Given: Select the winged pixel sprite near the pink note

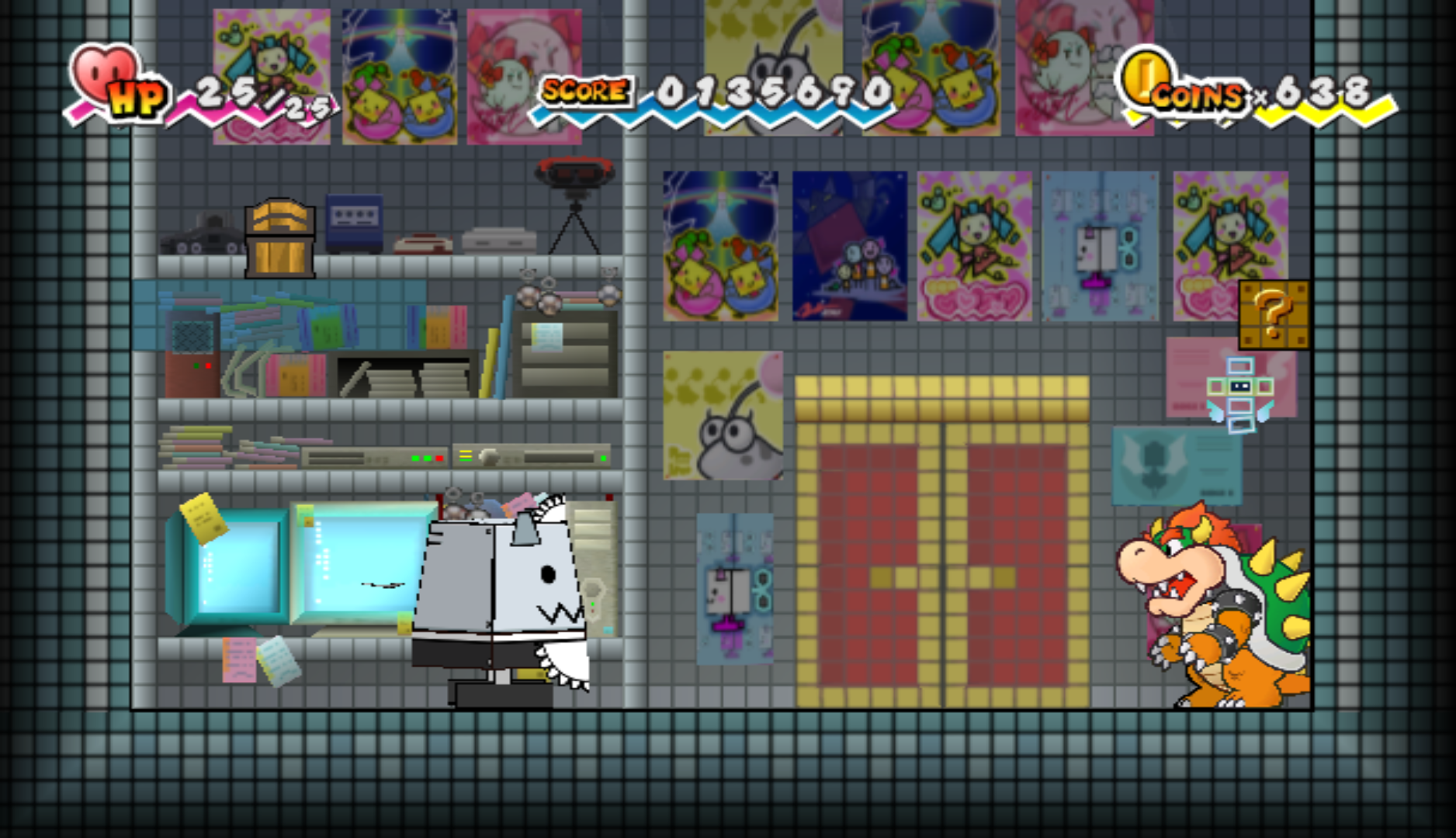Looking at the screenshot, I should coord(1239,388).
